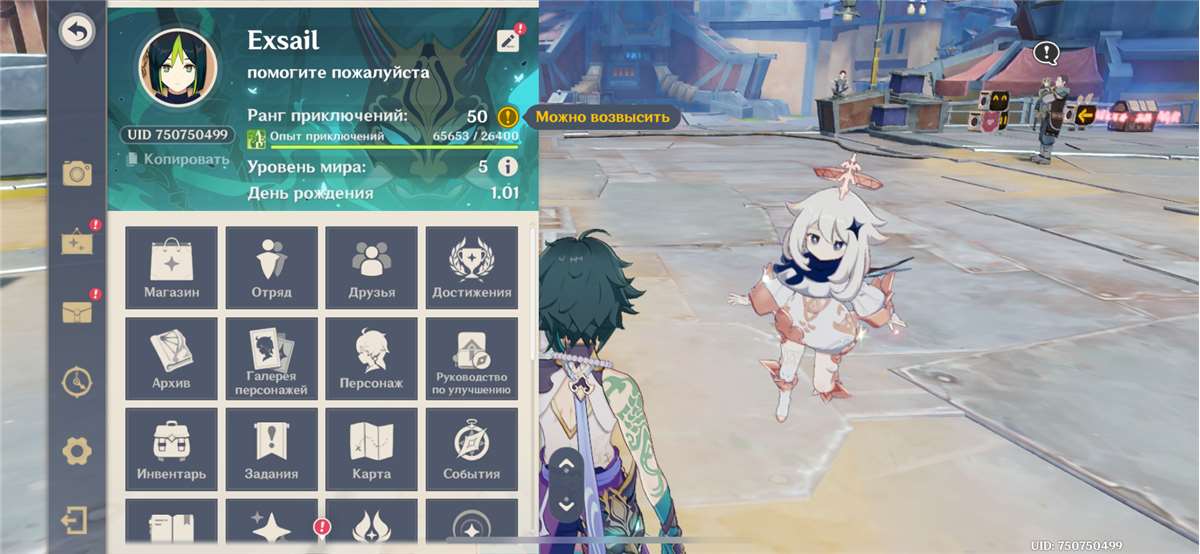Open the События events menu

(x=471, y=449)
